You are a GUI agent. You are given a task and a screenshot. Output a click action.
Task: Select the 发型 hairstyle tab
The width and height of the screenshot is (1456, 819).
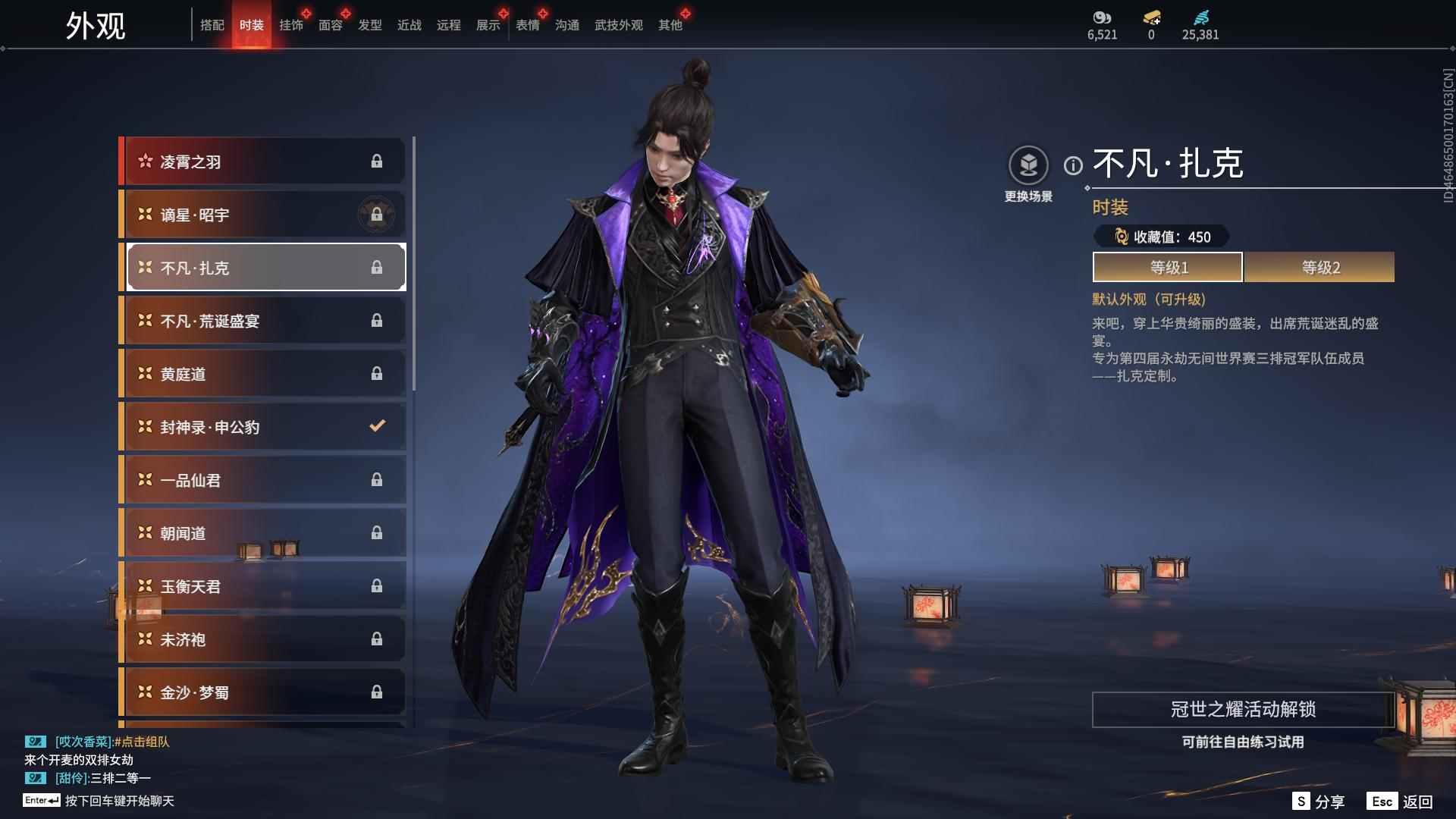tap(369, 25)
